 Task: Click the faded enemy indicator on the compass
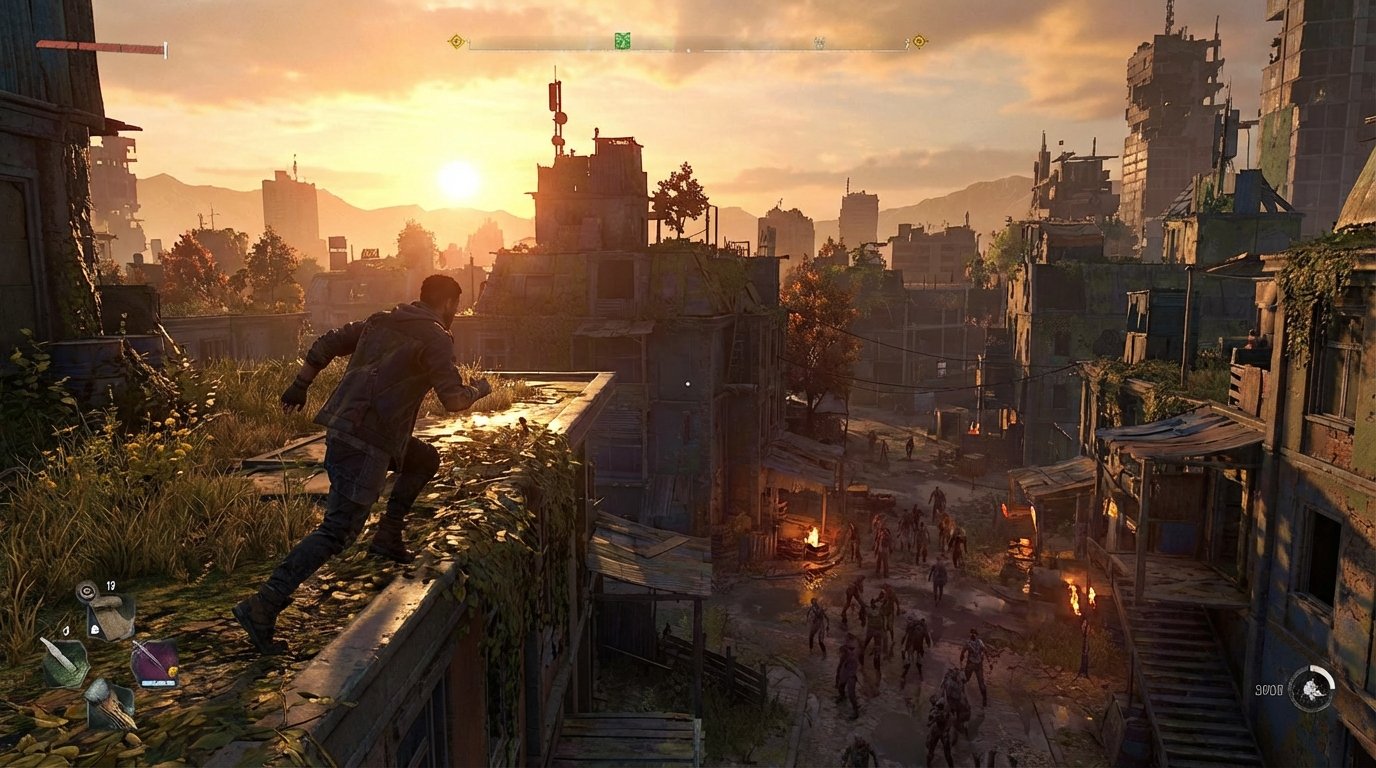820,42
